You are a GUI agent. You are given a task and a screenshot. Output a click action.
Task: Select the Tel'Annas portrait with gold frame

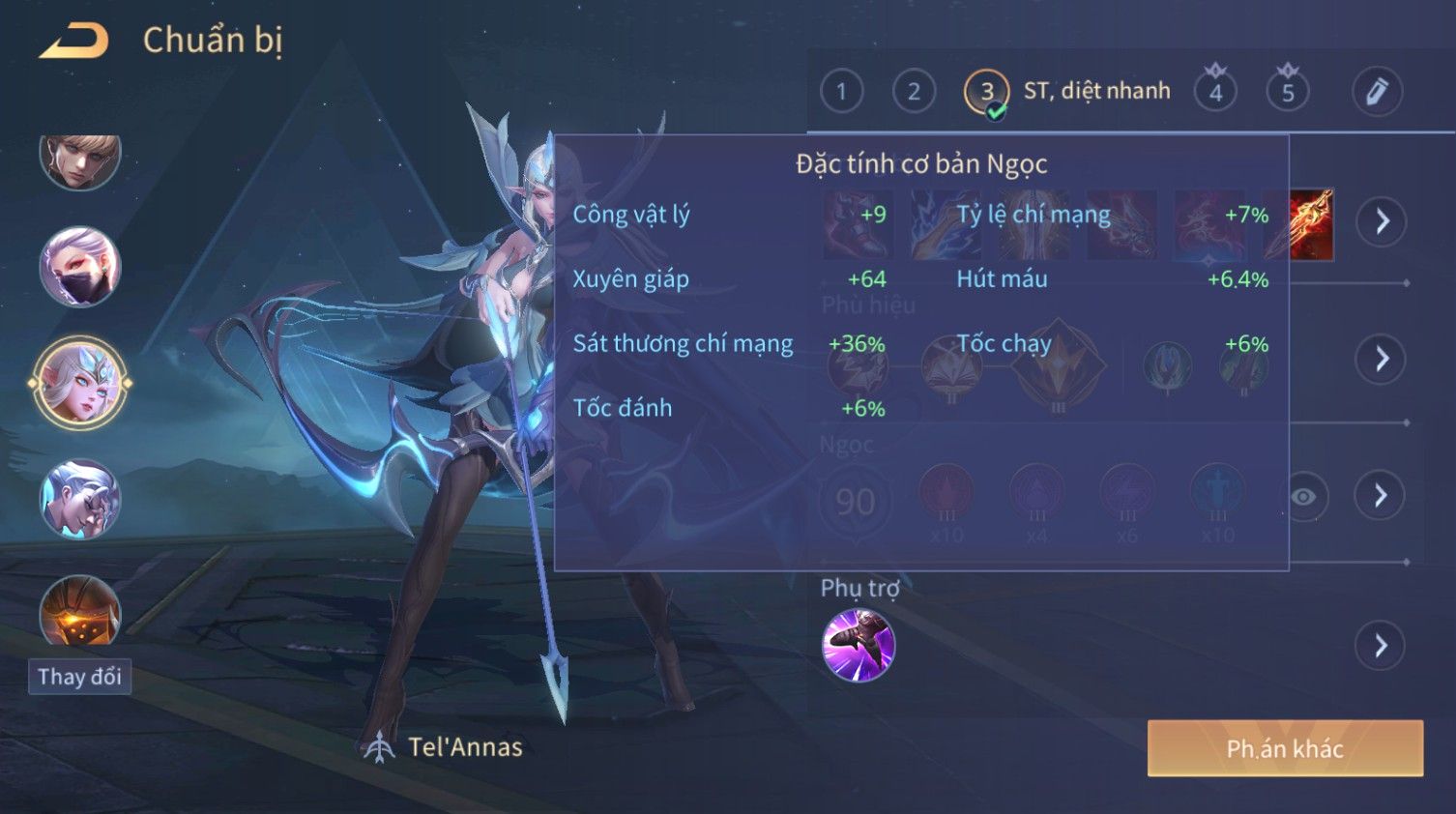tap(79, 383)
